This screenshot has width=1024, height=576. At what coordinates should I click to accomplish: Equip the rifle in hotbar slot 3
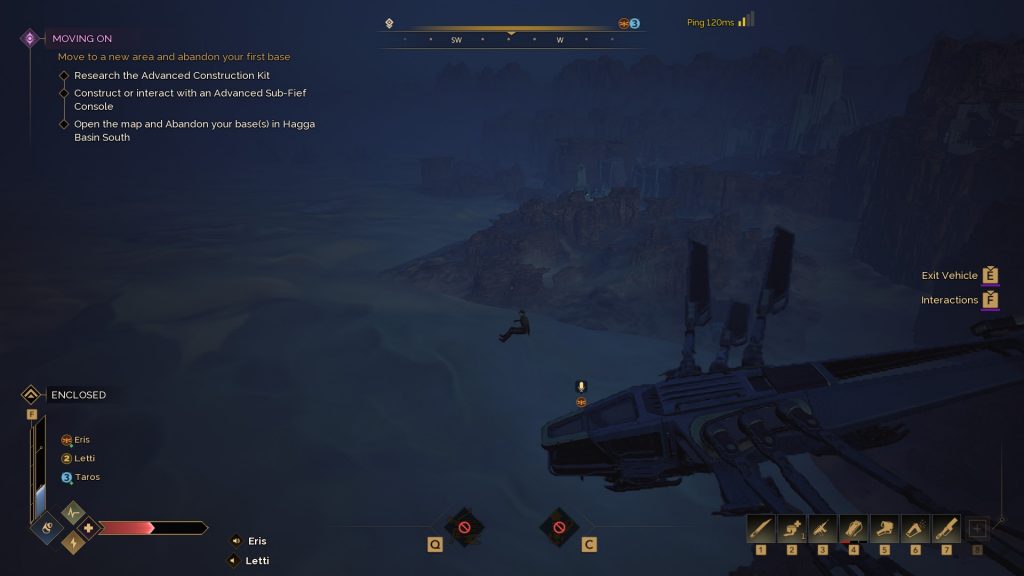pyautogui.click(x=823, y=528)
